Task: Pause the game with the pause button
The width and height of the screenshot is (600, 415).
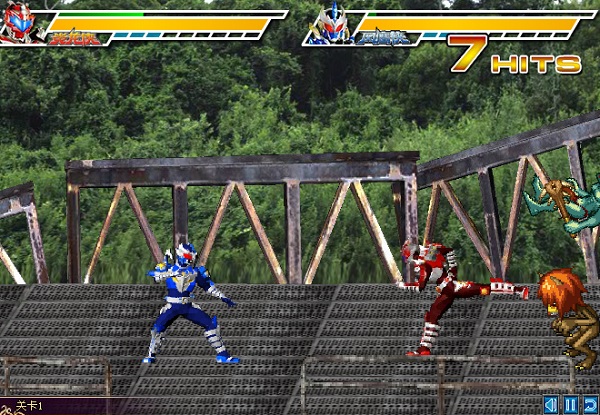Action: tap(570, 406)
